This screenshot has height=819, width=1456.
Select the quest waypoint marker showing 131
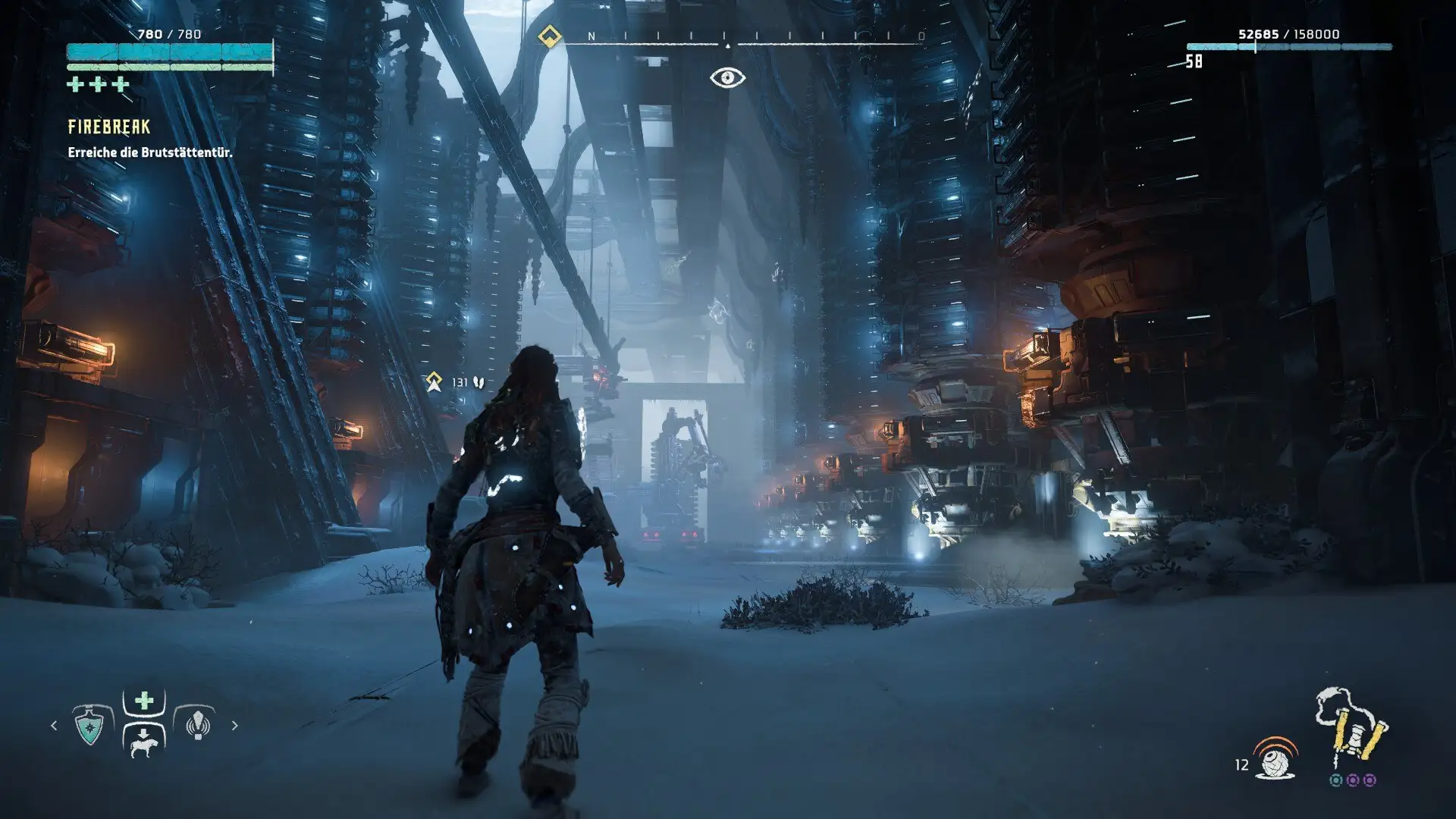coord(435,382)
